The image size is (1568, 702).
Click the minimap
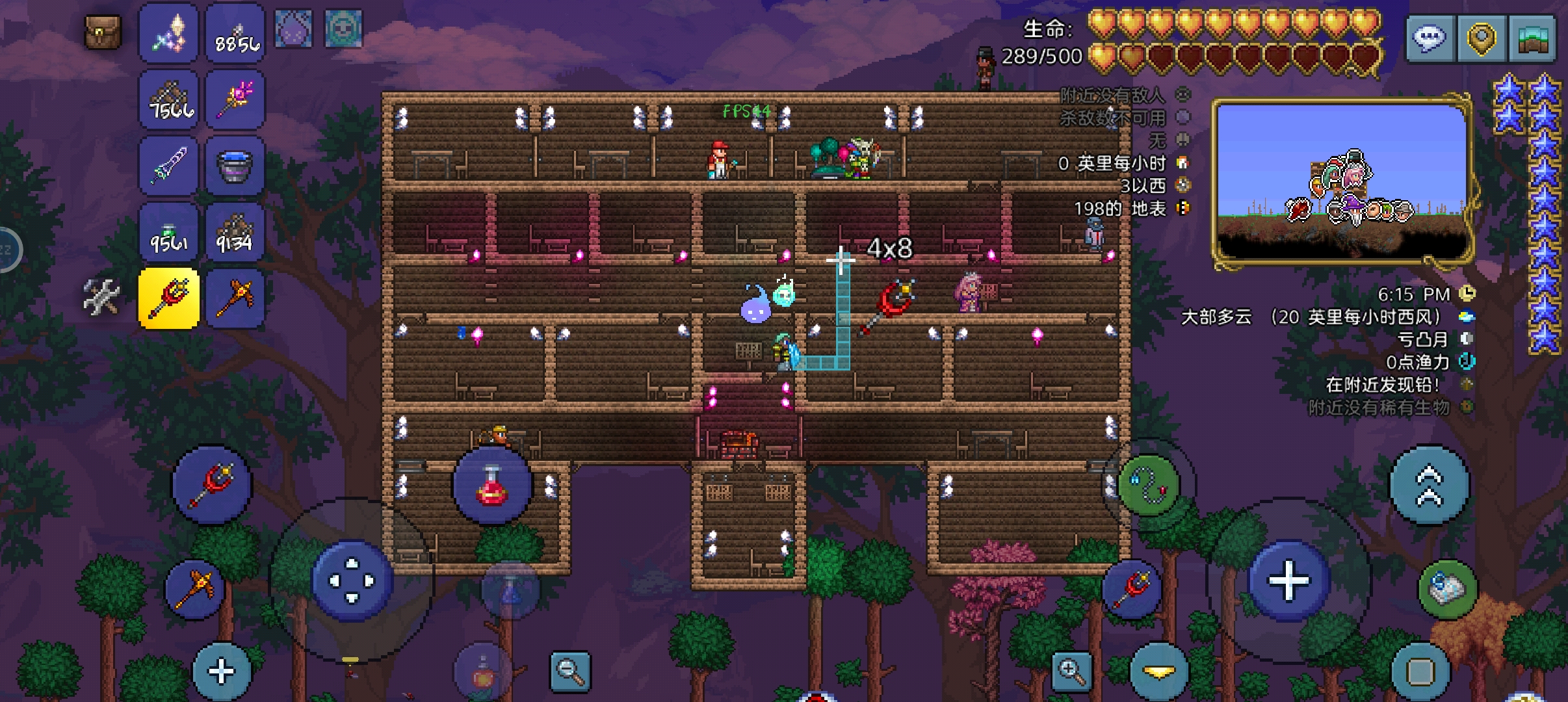(x=1342, y=182)
